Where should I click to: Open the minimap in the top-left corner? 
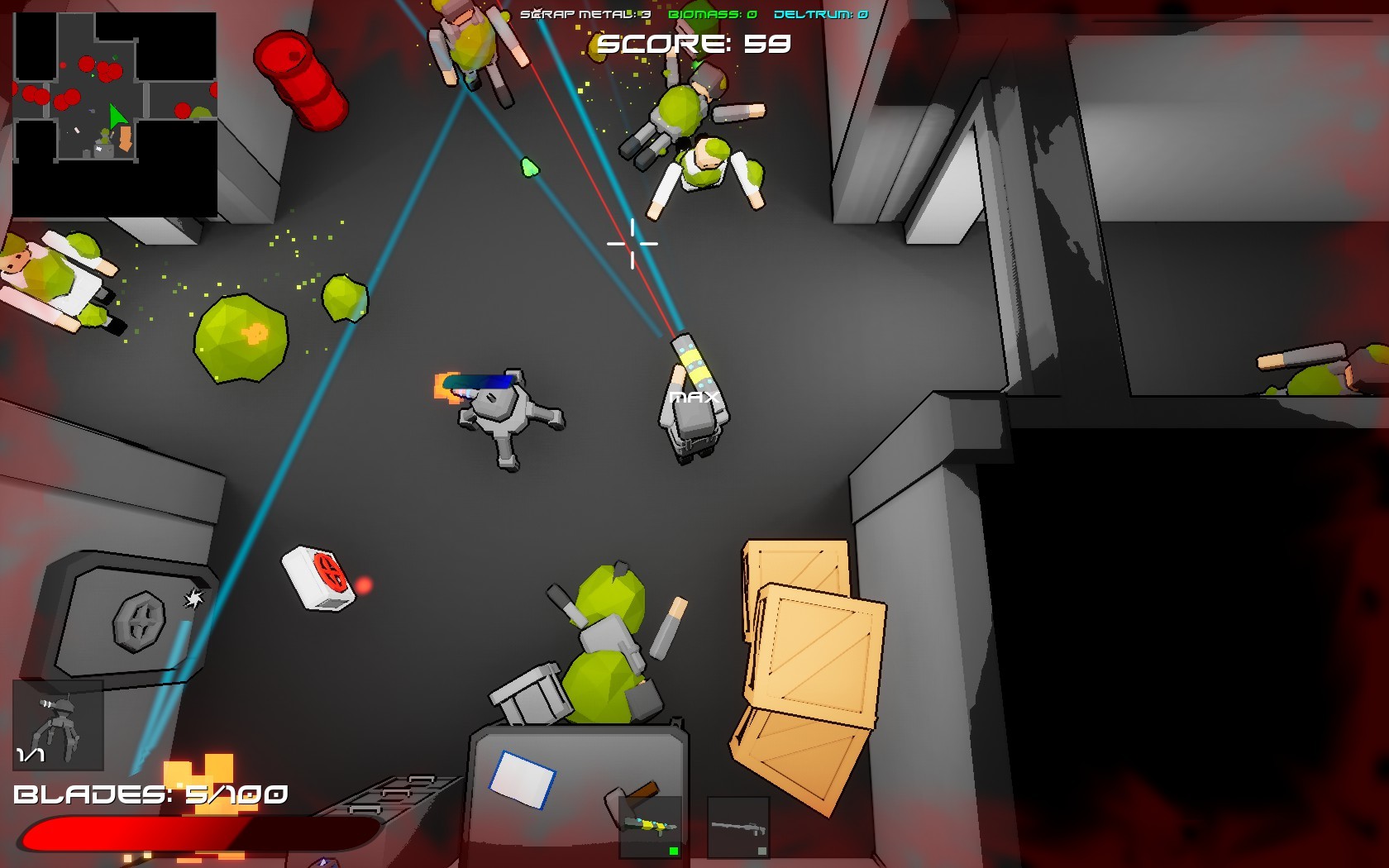coord(116,112)
